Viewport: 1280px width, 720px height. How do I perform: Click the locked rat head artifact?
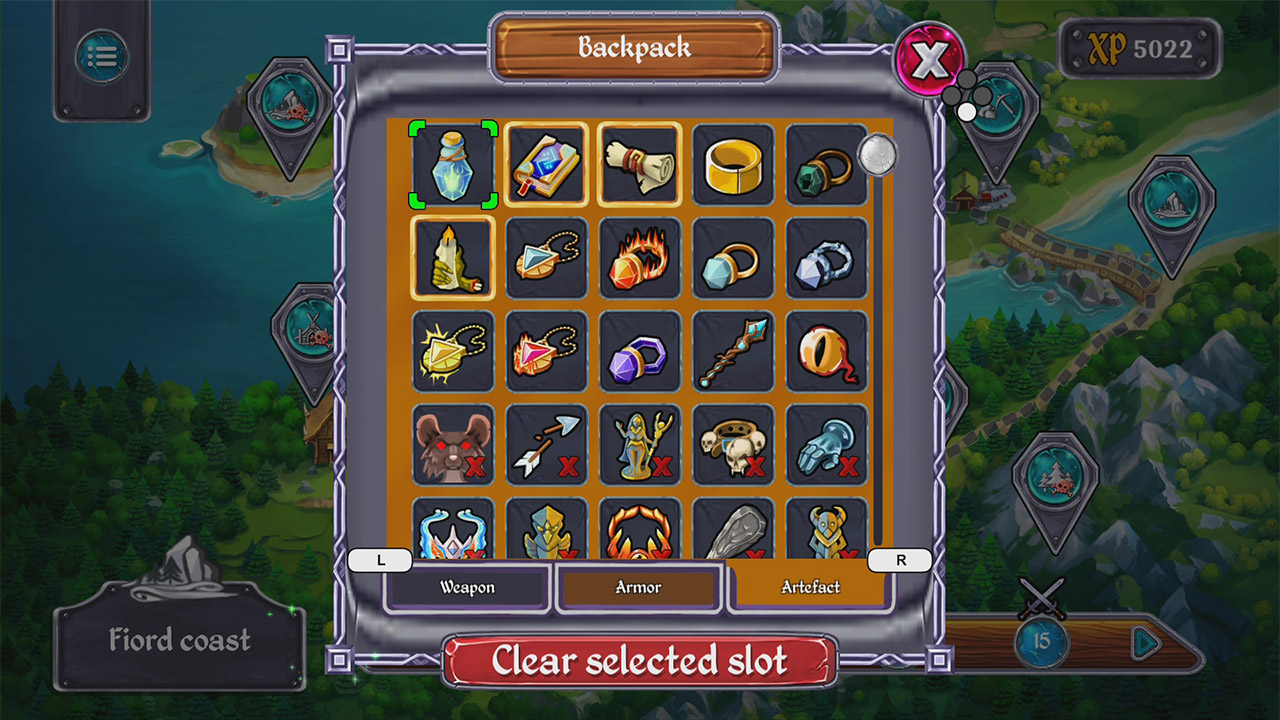pos(453,445)
